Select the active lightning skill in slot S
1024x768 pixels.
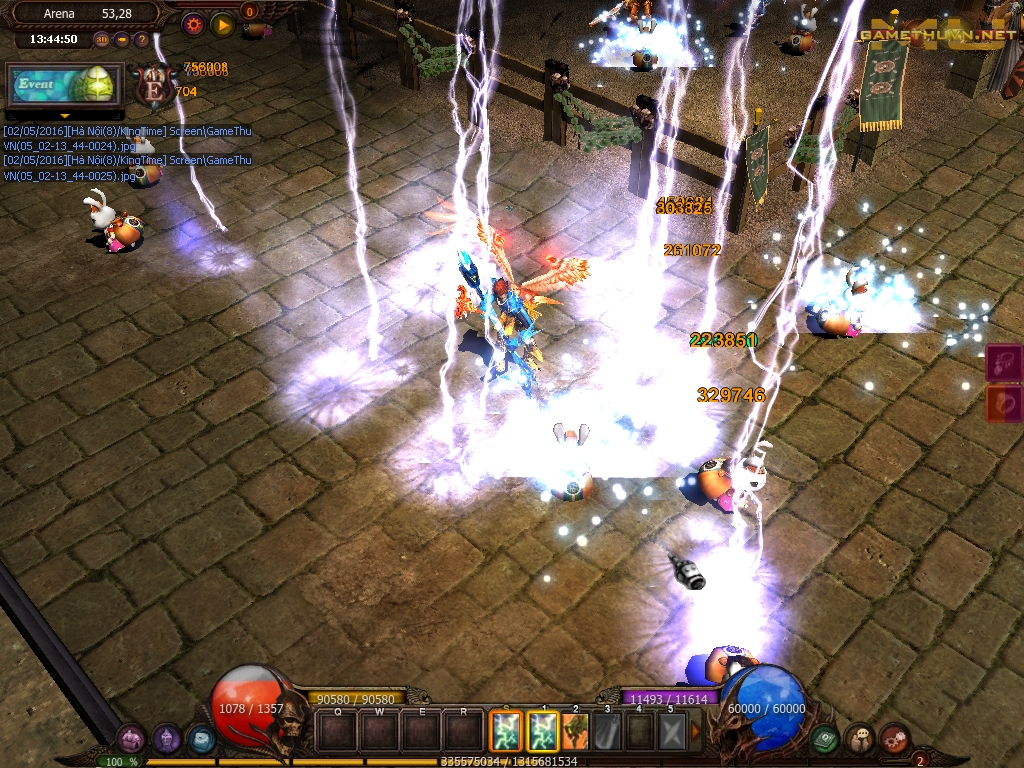[505, 731]
